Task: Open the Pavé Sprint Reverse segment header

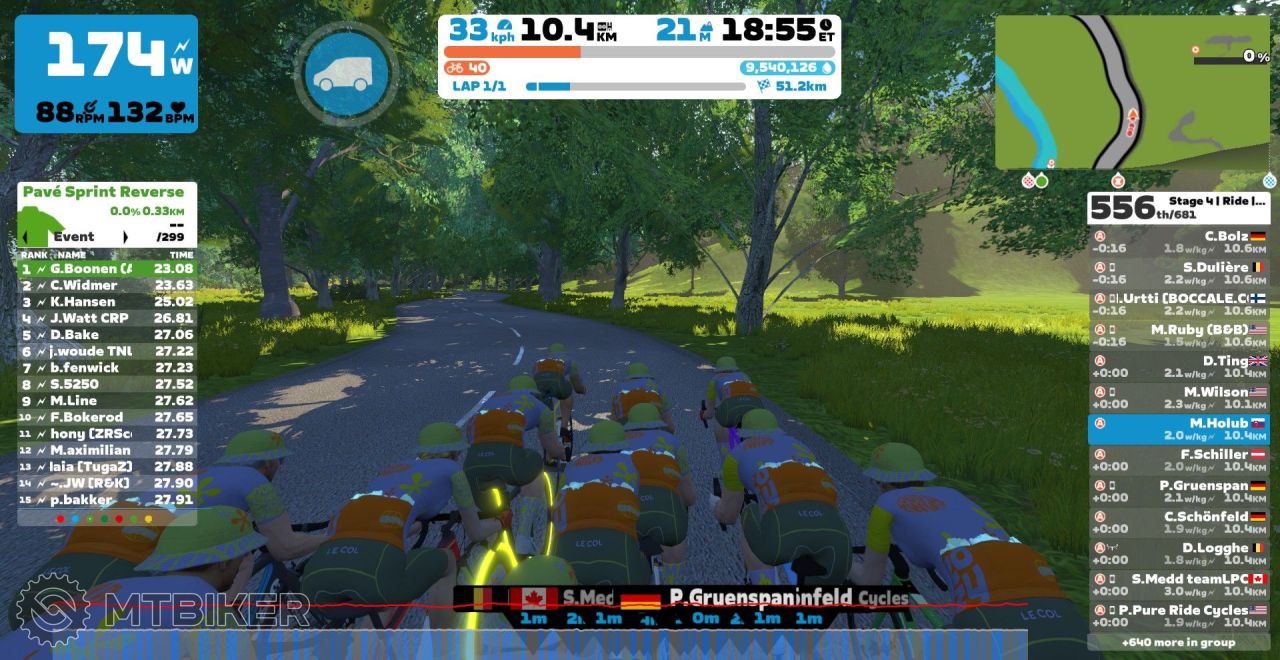Action: (x=104, y=192)
